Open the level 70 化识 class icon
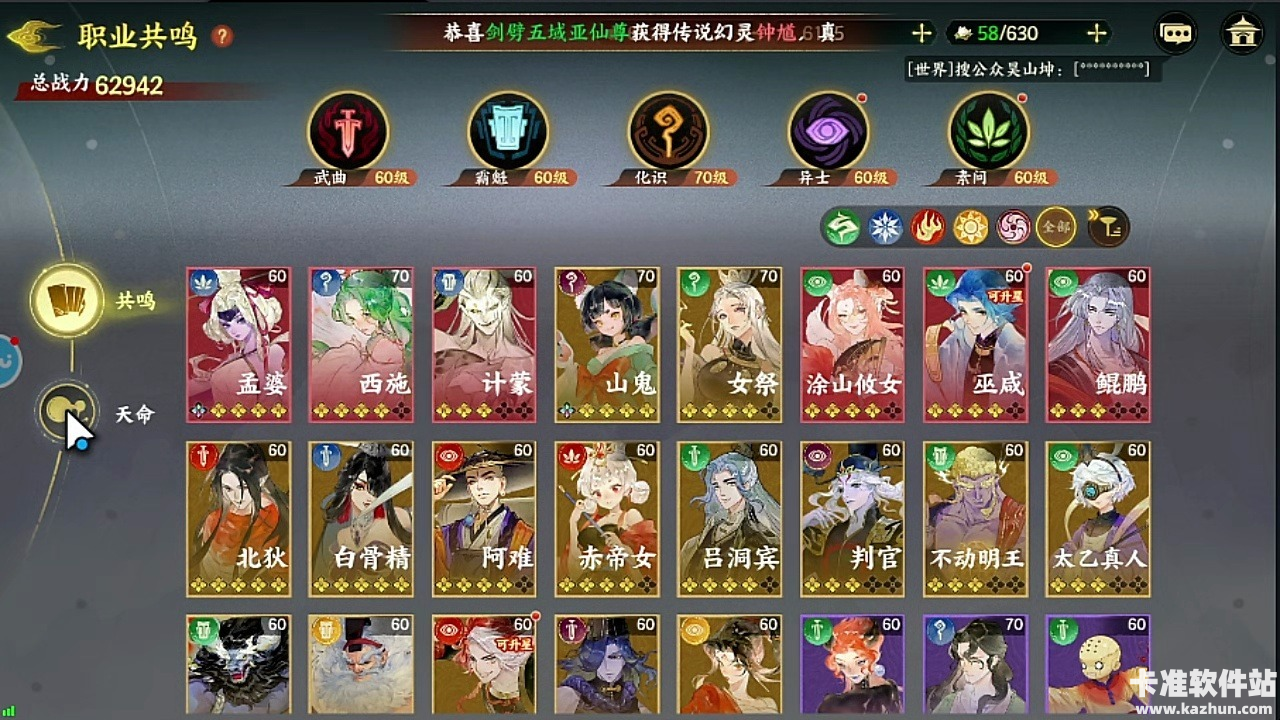Screen dimensions: 1280x720 [x=667, y=134]
